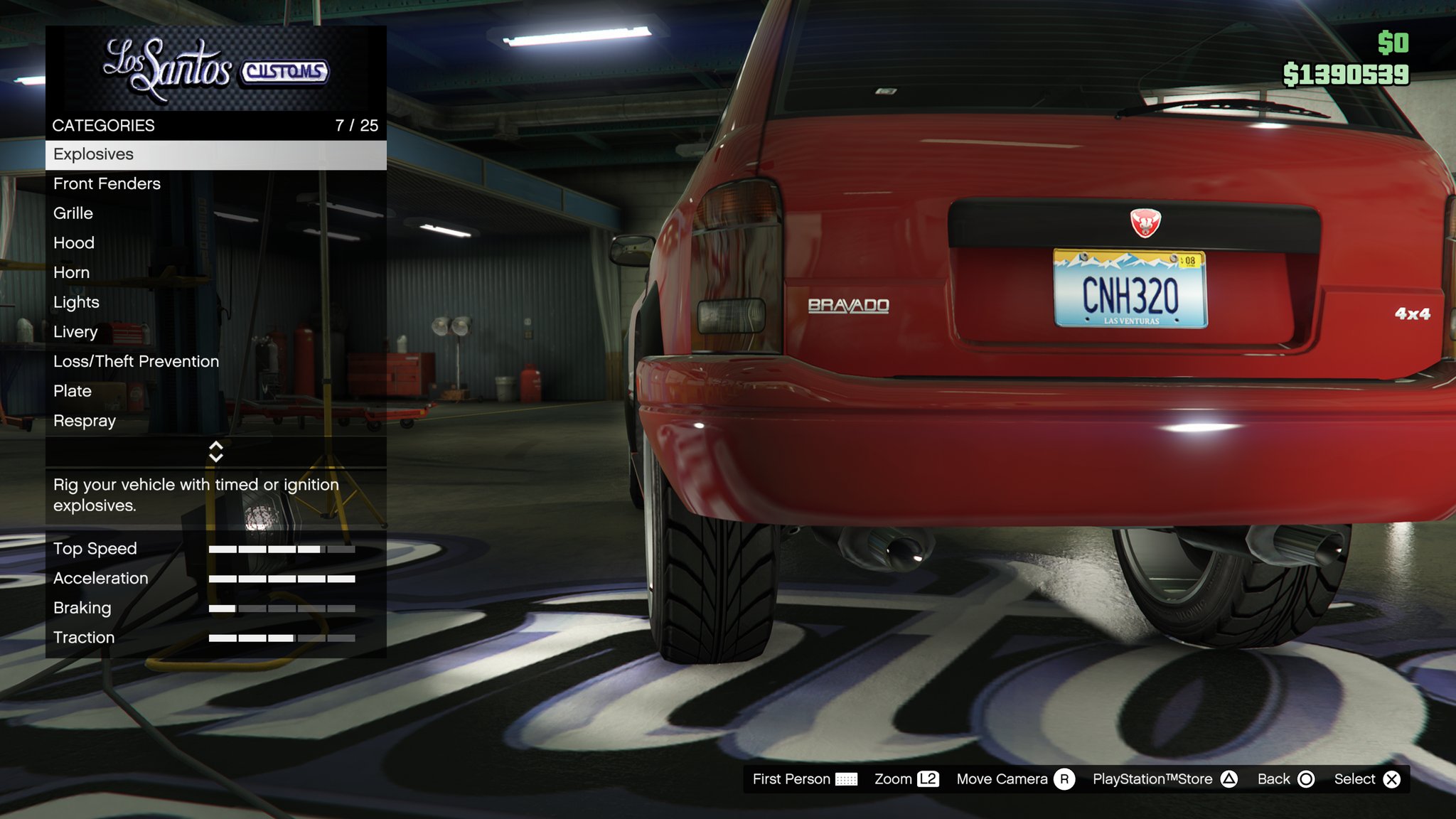Select the Plate category
This screenshot has width=1456, height=819.
(215, 391)
